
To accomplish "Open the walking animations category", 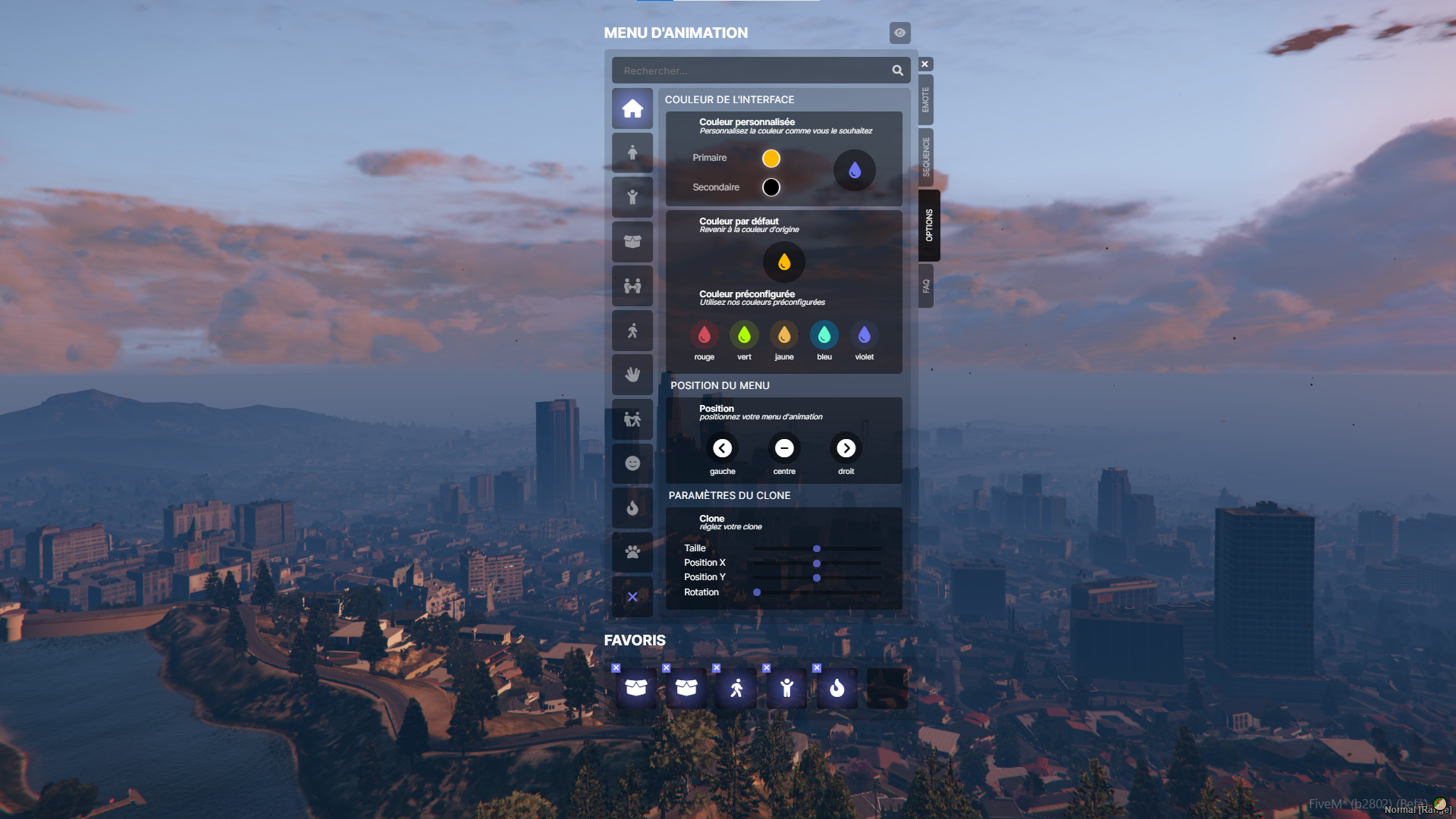I will [632, 330].
